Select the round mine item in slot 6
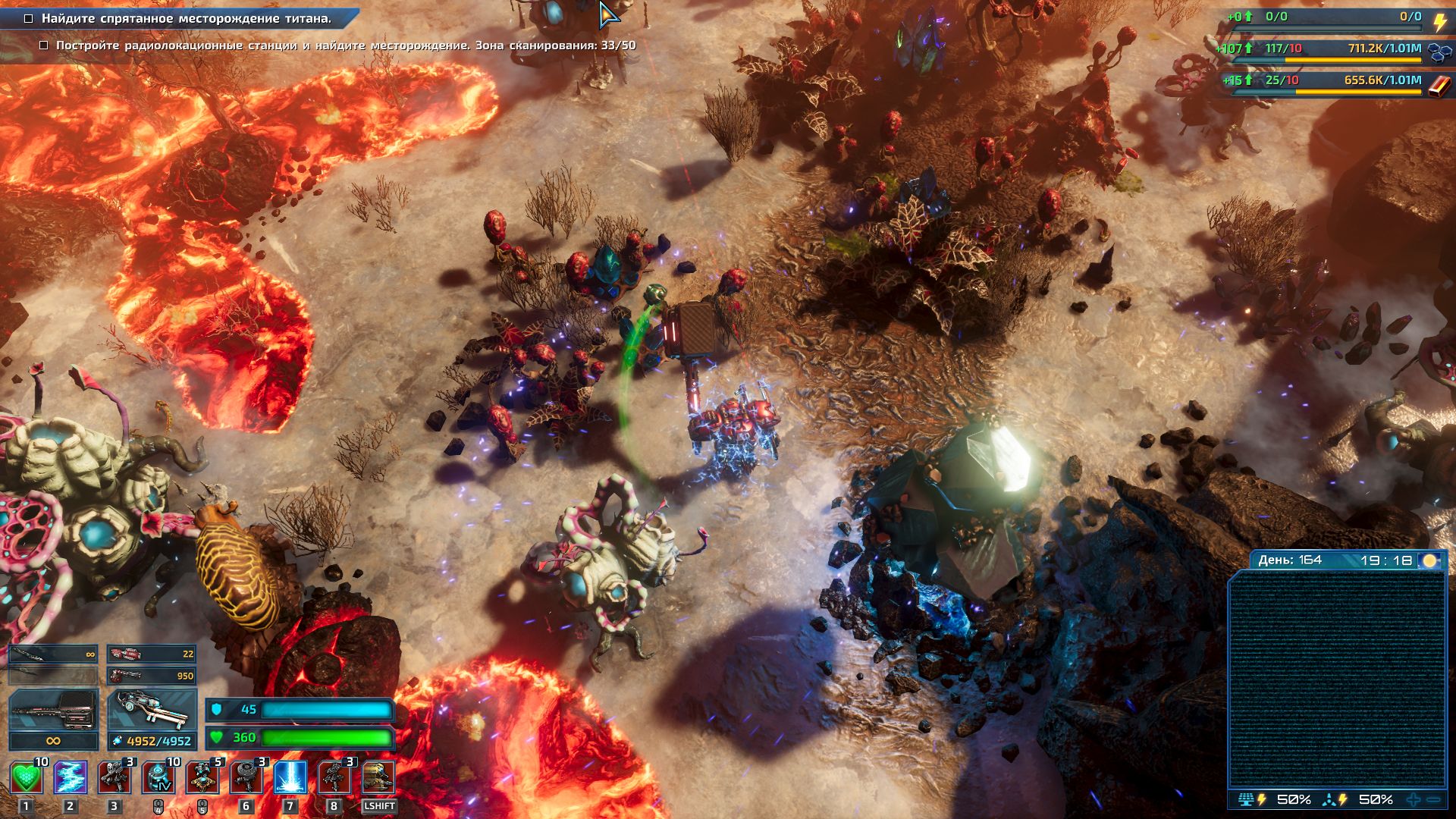This screenshot has width=1456, height=819. (246, 778)
